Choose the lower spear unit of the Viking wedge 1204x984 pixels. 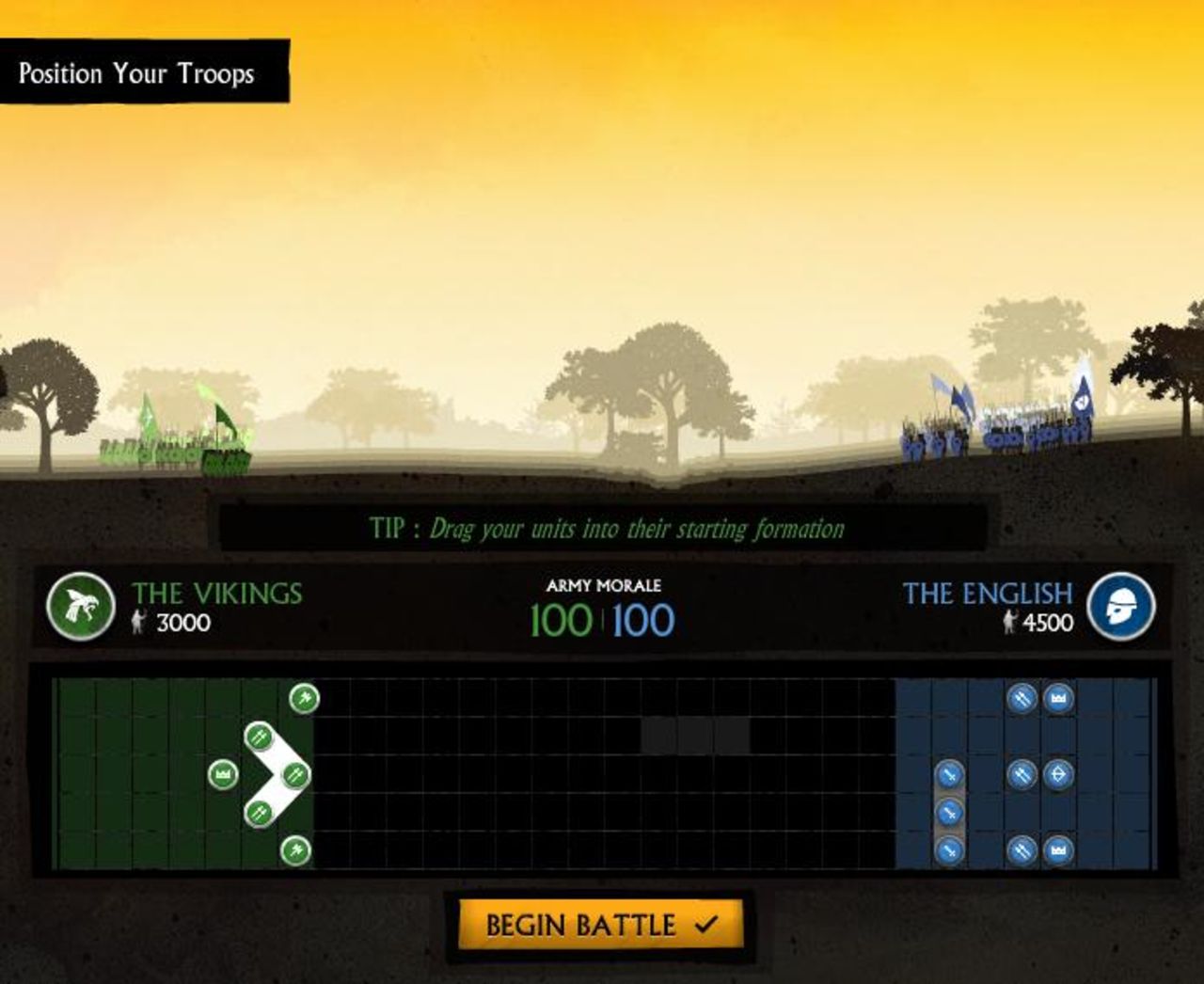pyautogui.click(x=259, y=812)
